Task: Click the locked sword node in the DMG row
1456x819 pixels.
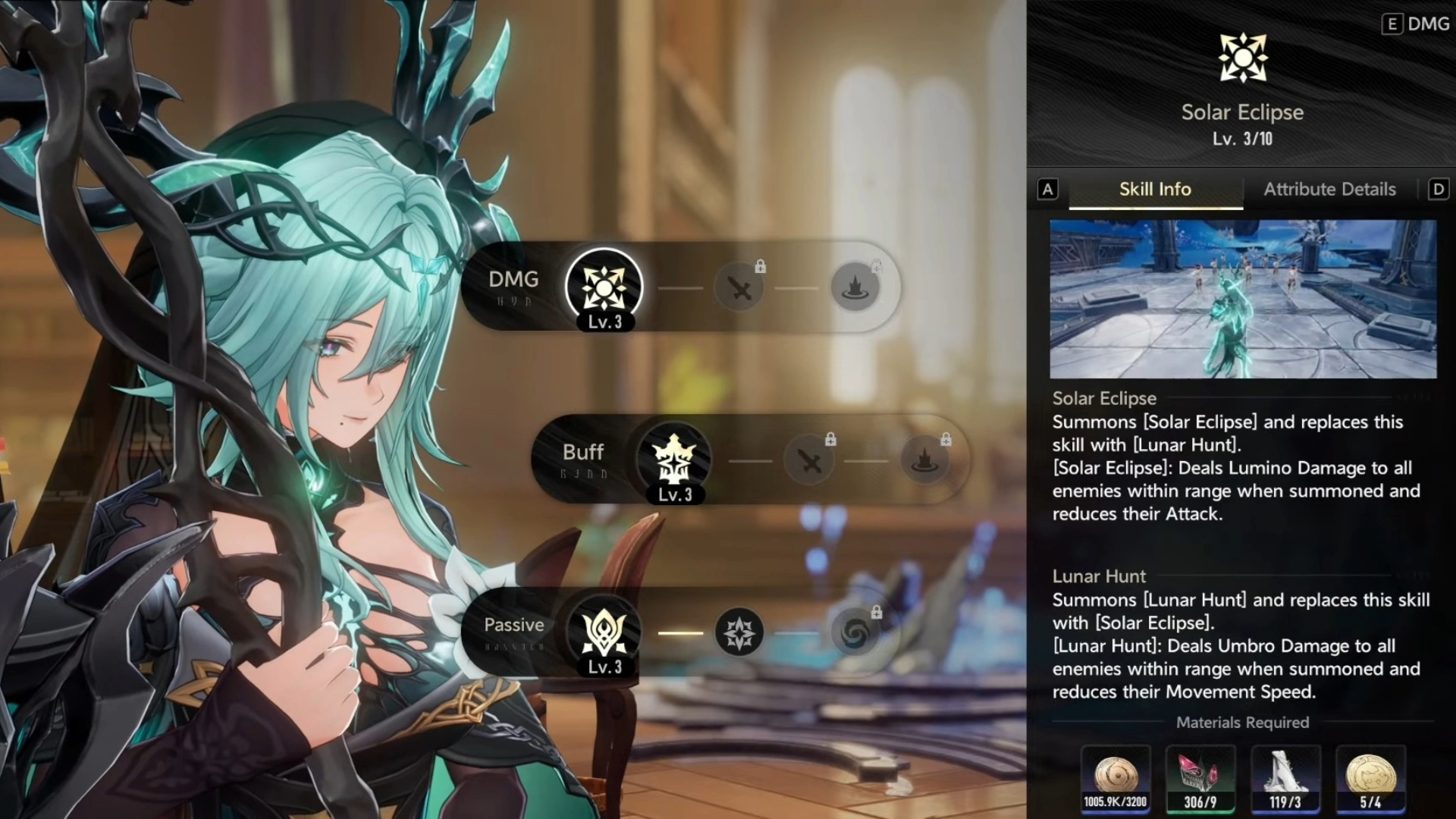Action: pyautogui.click(x=739, y=287)
